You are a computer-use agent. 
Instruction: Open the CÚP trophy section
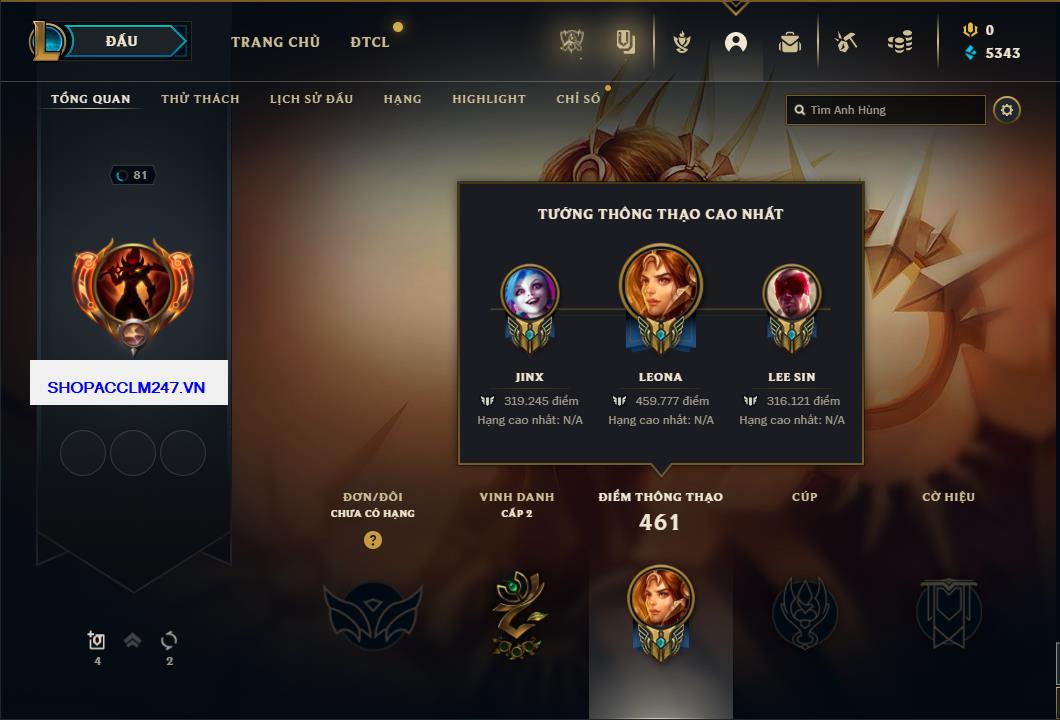click(804, 612)
